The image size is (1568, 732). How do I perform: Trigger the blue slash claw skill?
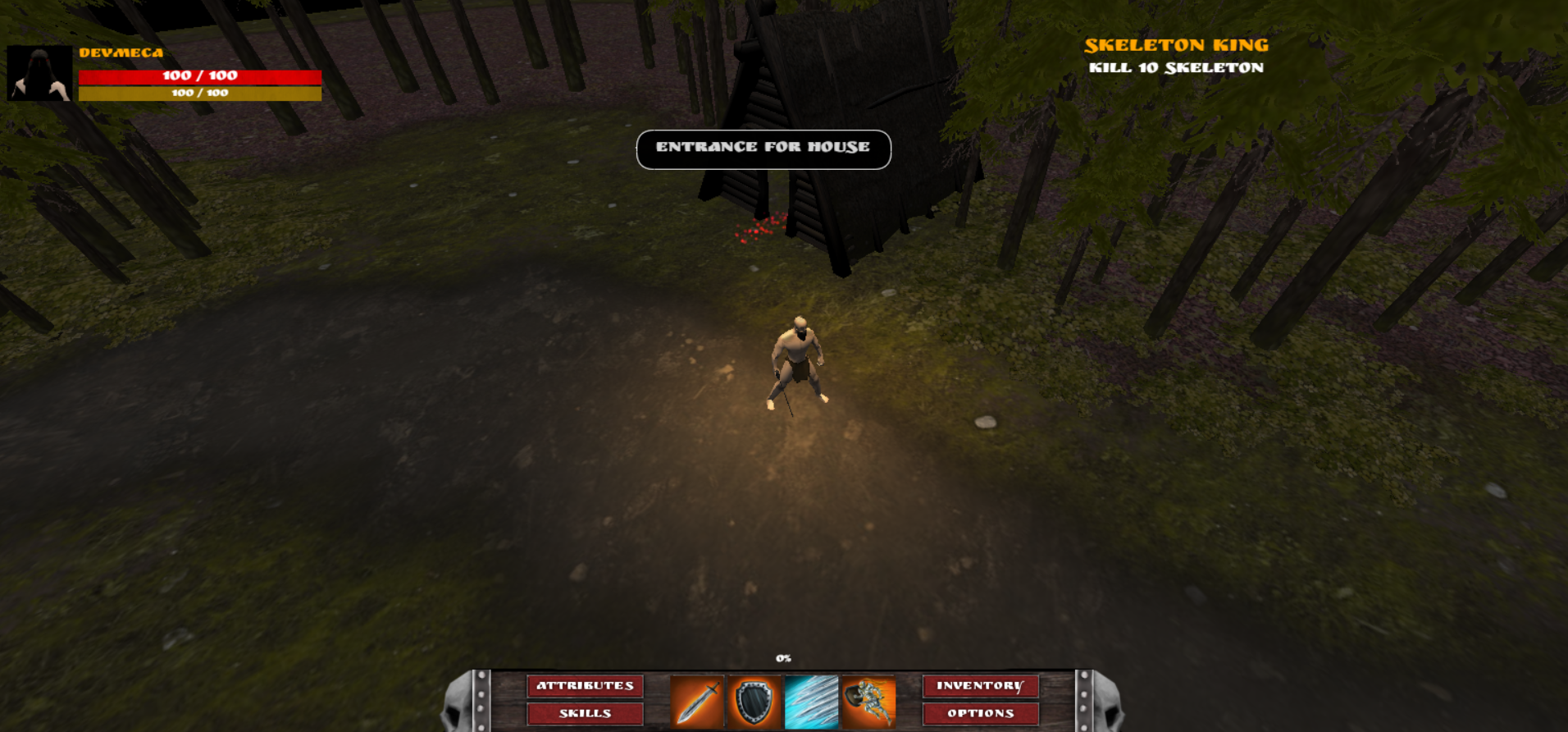pos(811,702)
